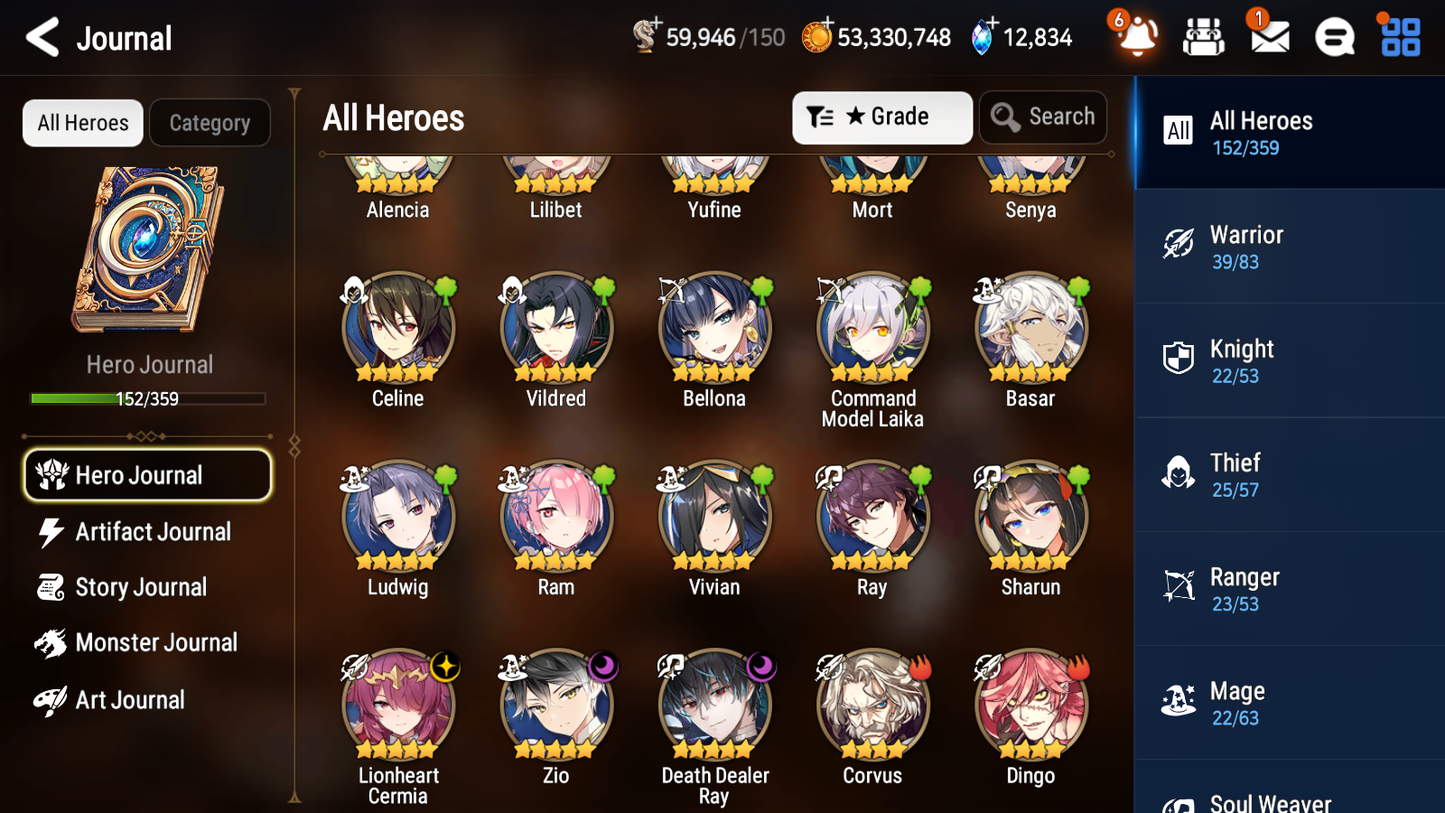
Task: Open the main menu grid icon
Action: [x=1399, y=37]
